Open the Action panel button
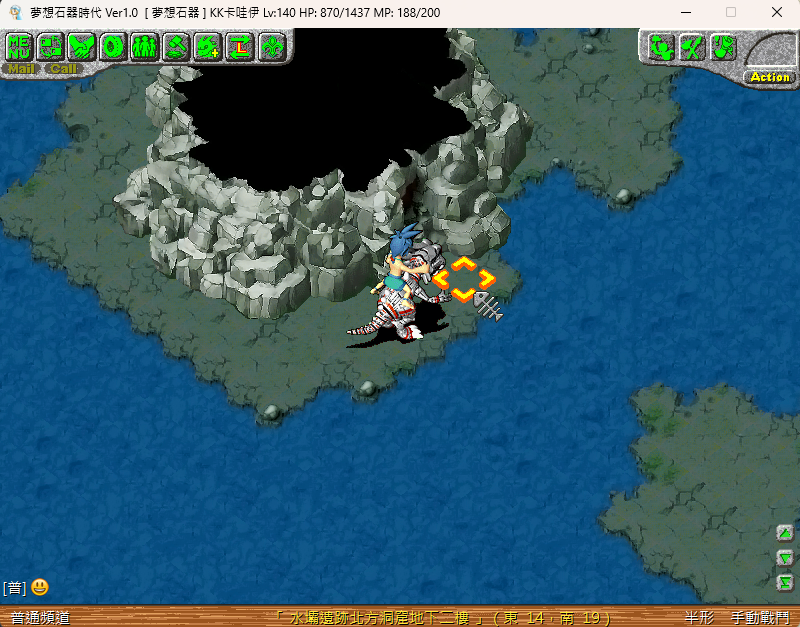The width and height of the screenshot is (800, 627). 770,77
